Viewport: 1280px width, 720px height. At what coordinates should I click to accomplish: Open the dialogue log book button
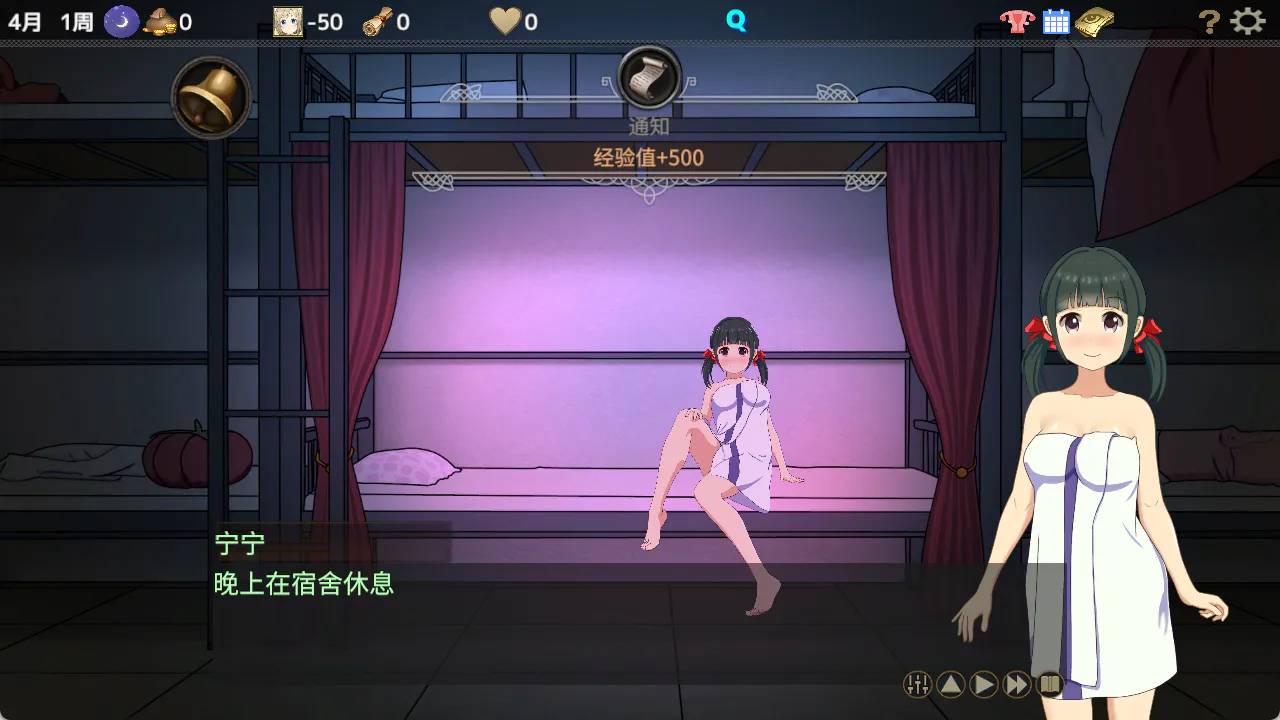1049,684
